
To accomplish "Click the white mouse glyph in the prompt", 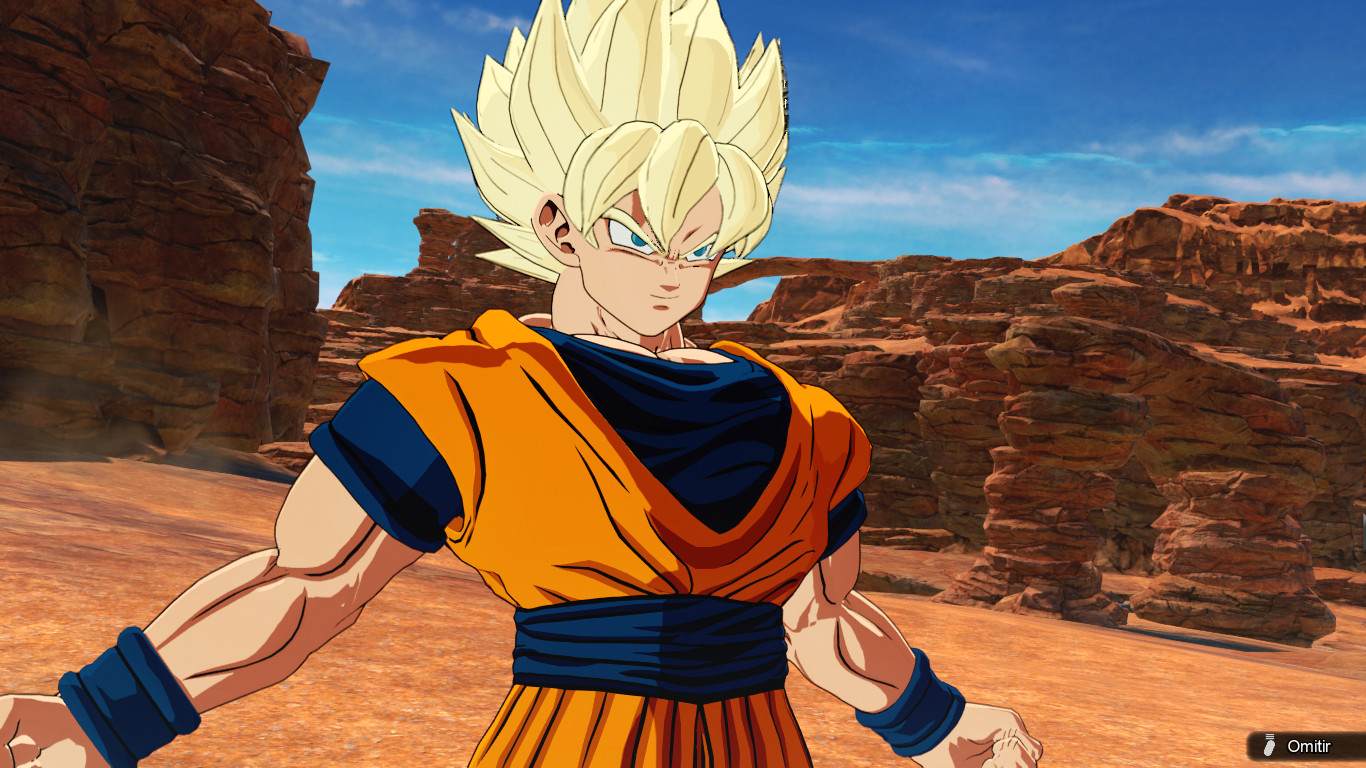I will [1268, 748].
